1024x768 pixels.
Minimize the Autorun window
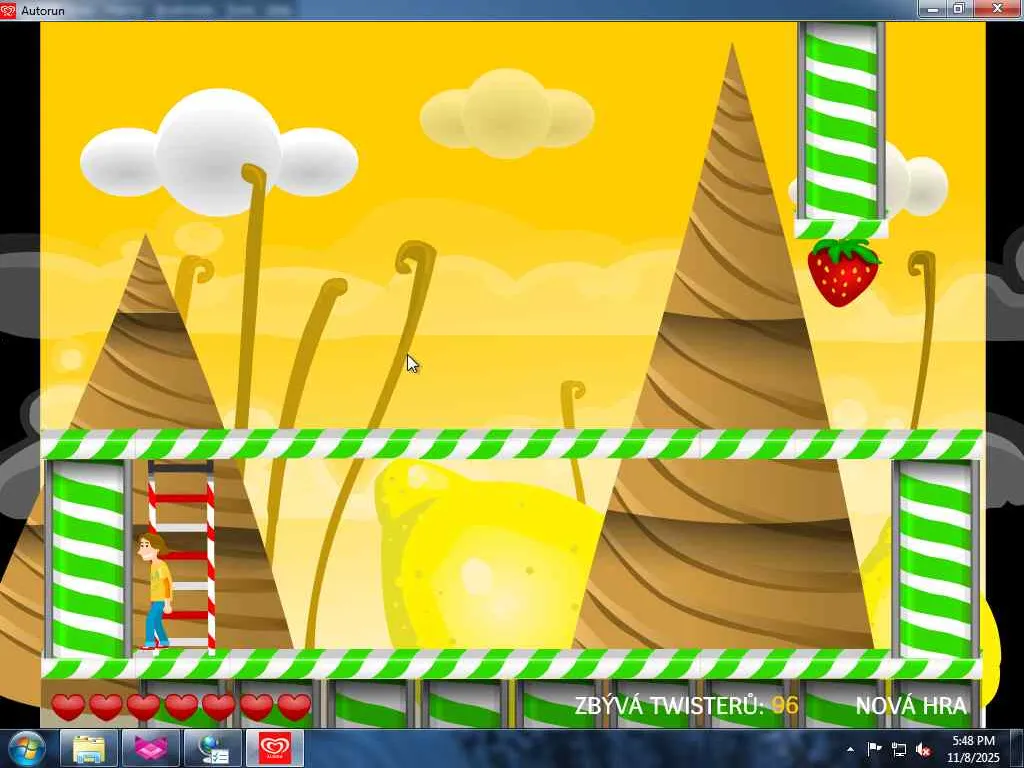(x=933, y=9)
